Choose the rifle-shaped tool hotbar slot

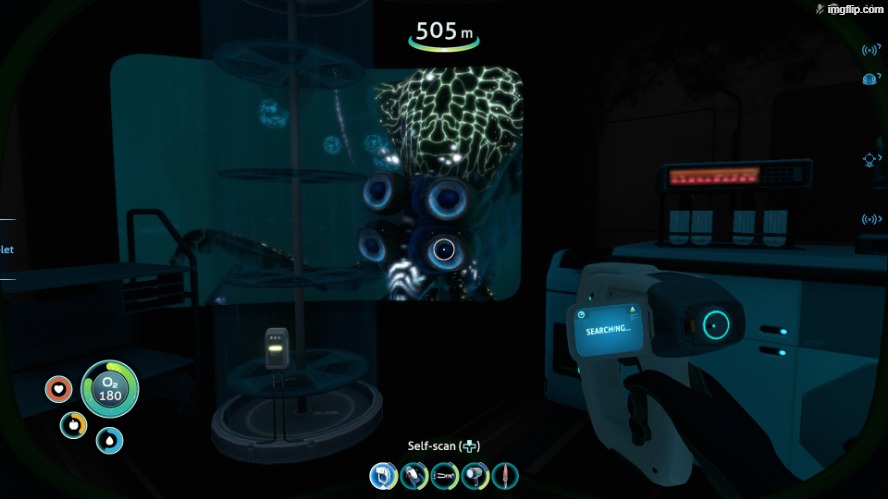(444, 475)
